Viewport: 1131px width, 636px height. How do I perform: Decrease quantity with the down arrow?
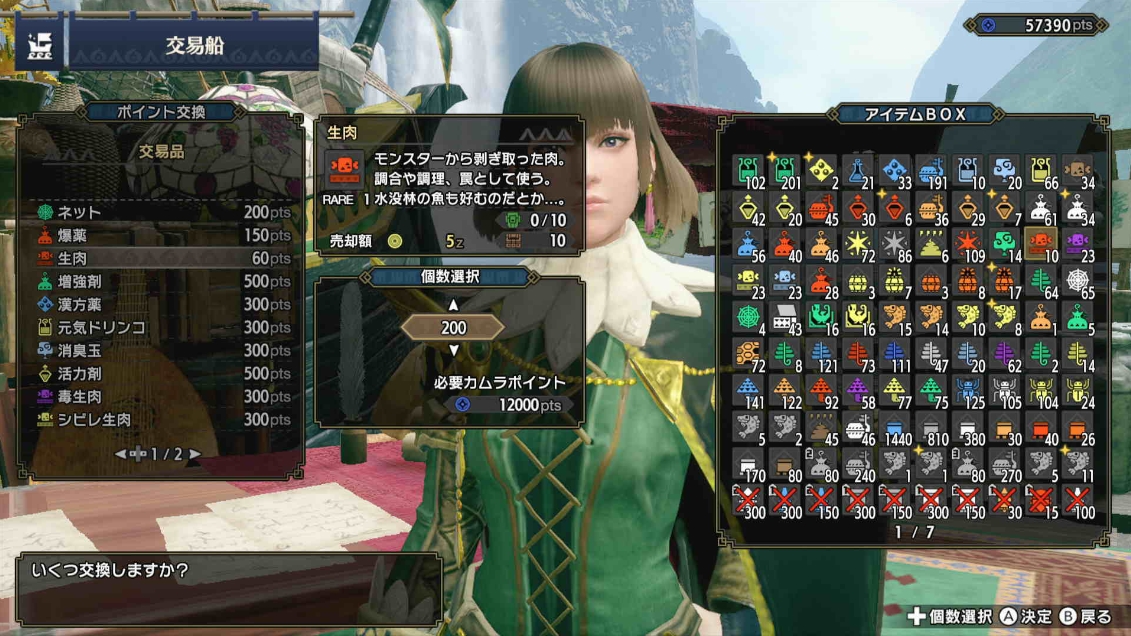453,350
